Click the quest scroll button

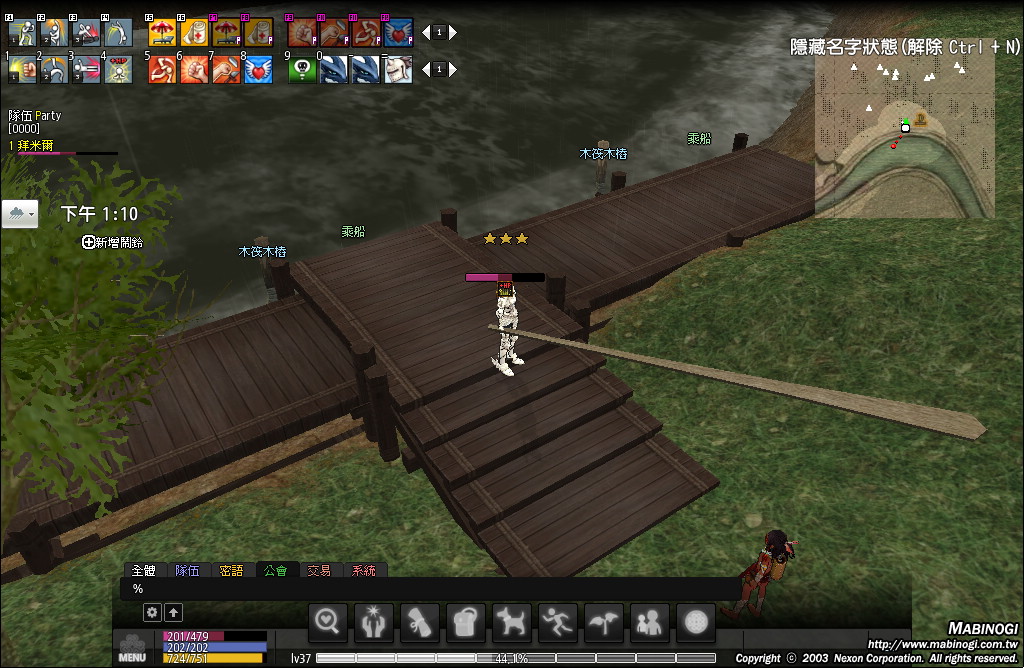[420, 622]
